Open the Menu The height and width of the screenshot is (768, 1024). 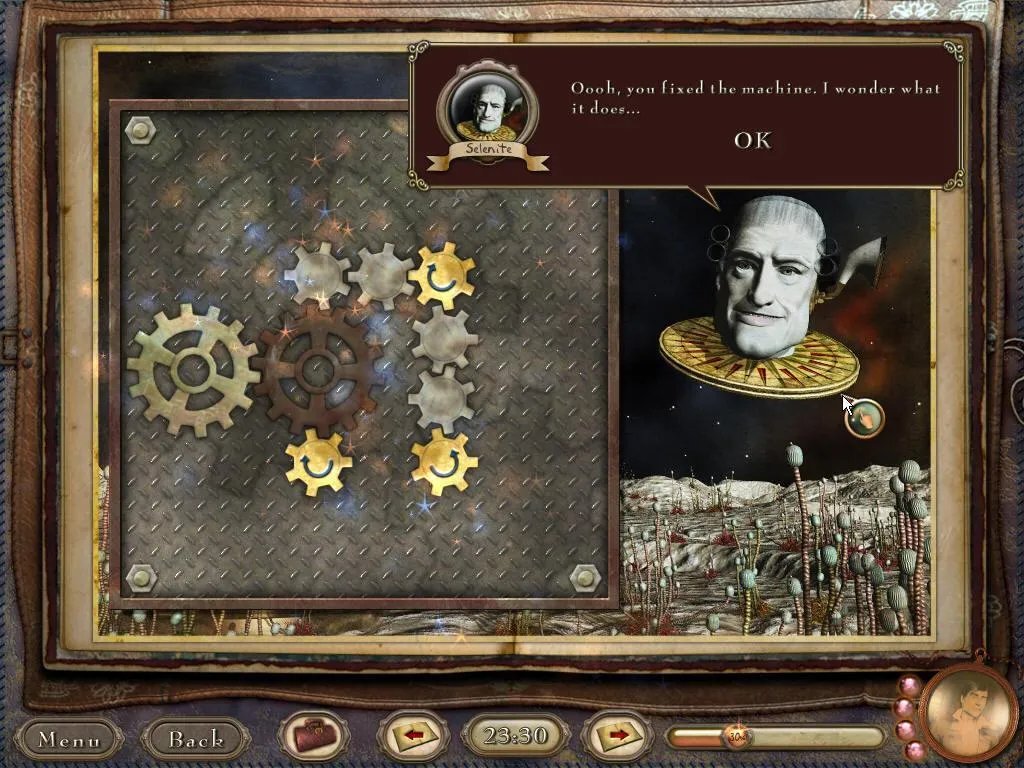pos(69,739)
